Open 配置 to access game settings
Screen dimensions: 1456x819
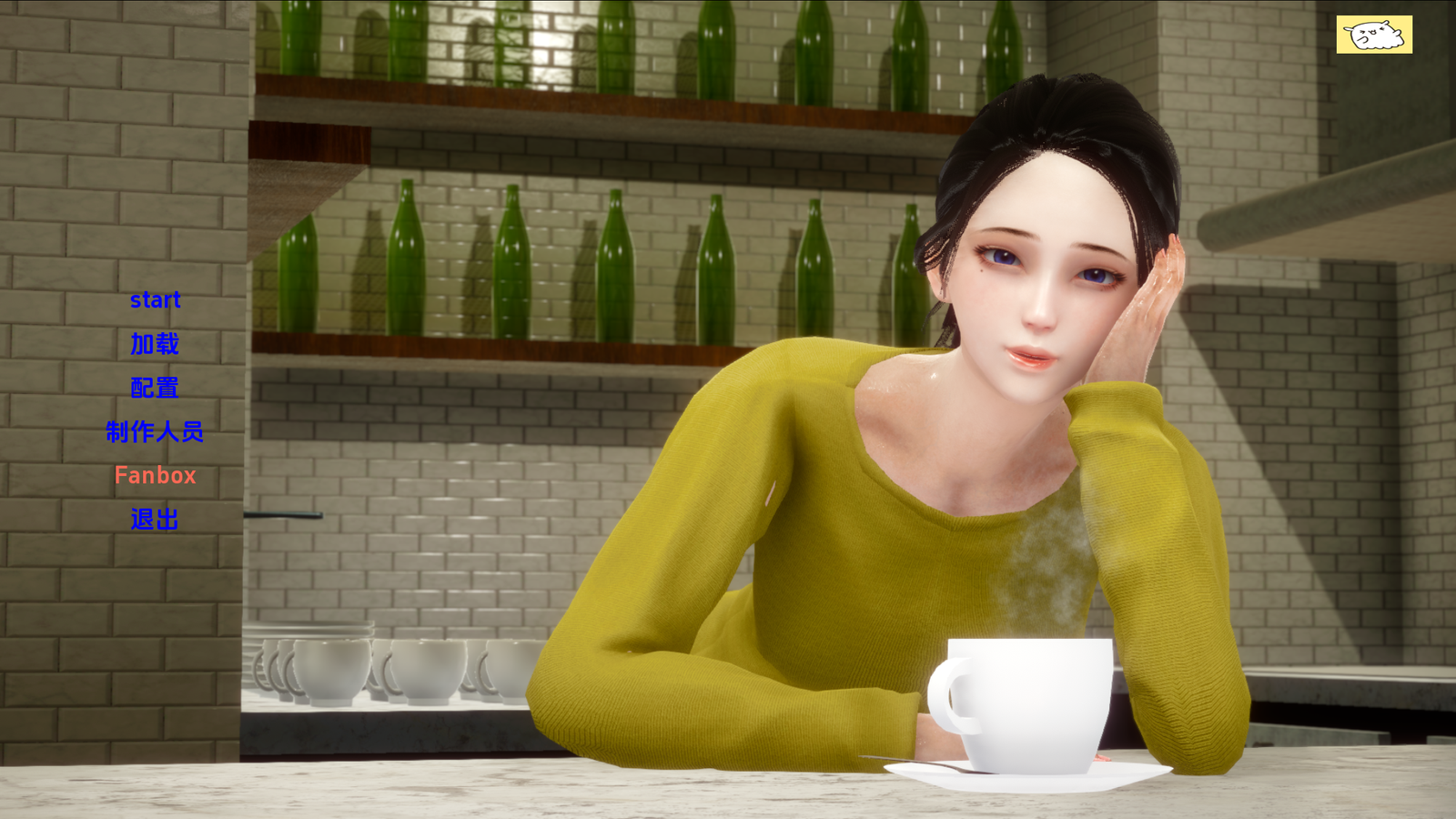(155, 388)
